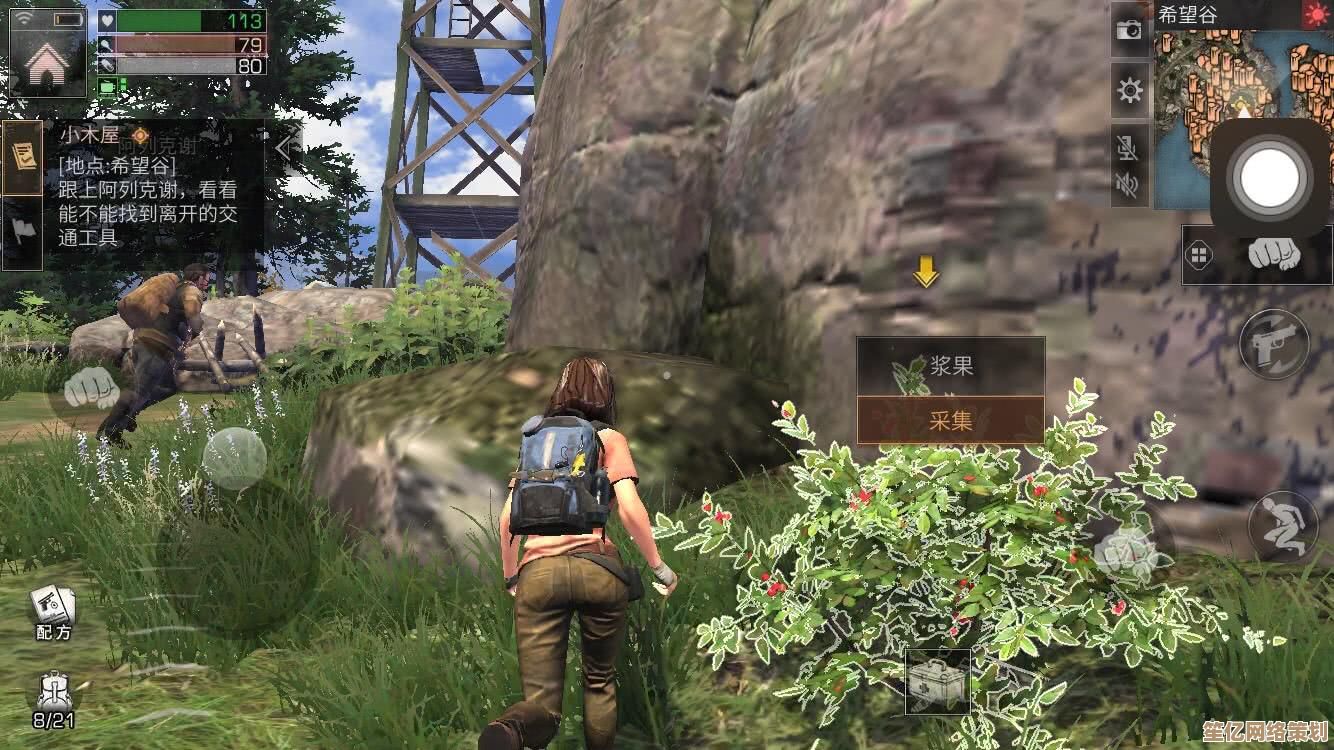This screenshot has height=750, width=1334.
Task: Open the toolbox icon
Action: pyautogui.click(x=938, y=682)
